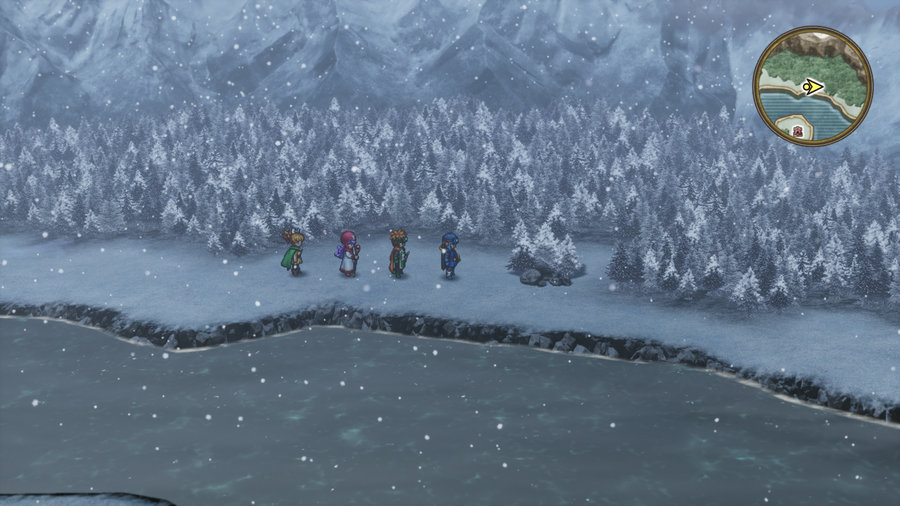Open the circular minimap
The height and width of the screenshot is (506, 900).
coord(812,87)
